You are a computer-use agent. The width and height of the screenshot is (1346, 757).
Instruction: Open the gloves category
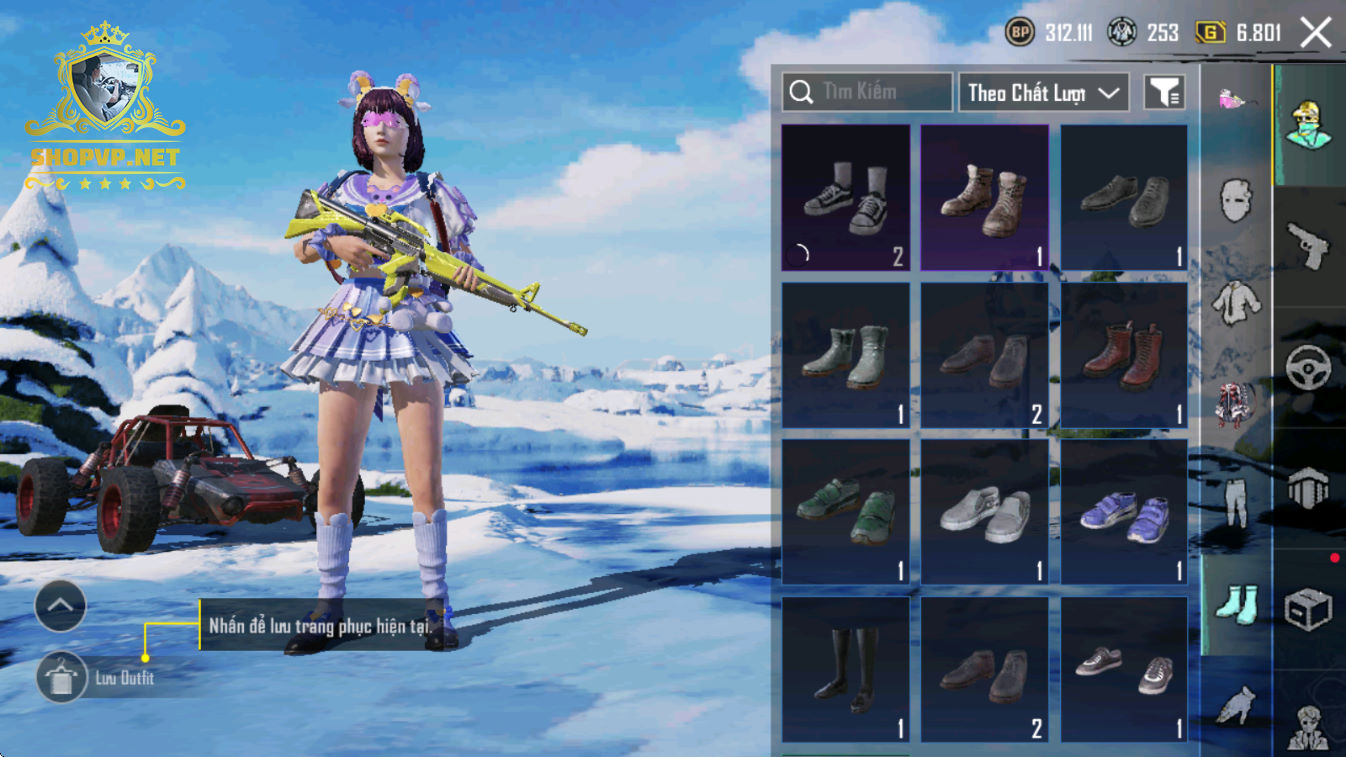tap(1236, 705)
